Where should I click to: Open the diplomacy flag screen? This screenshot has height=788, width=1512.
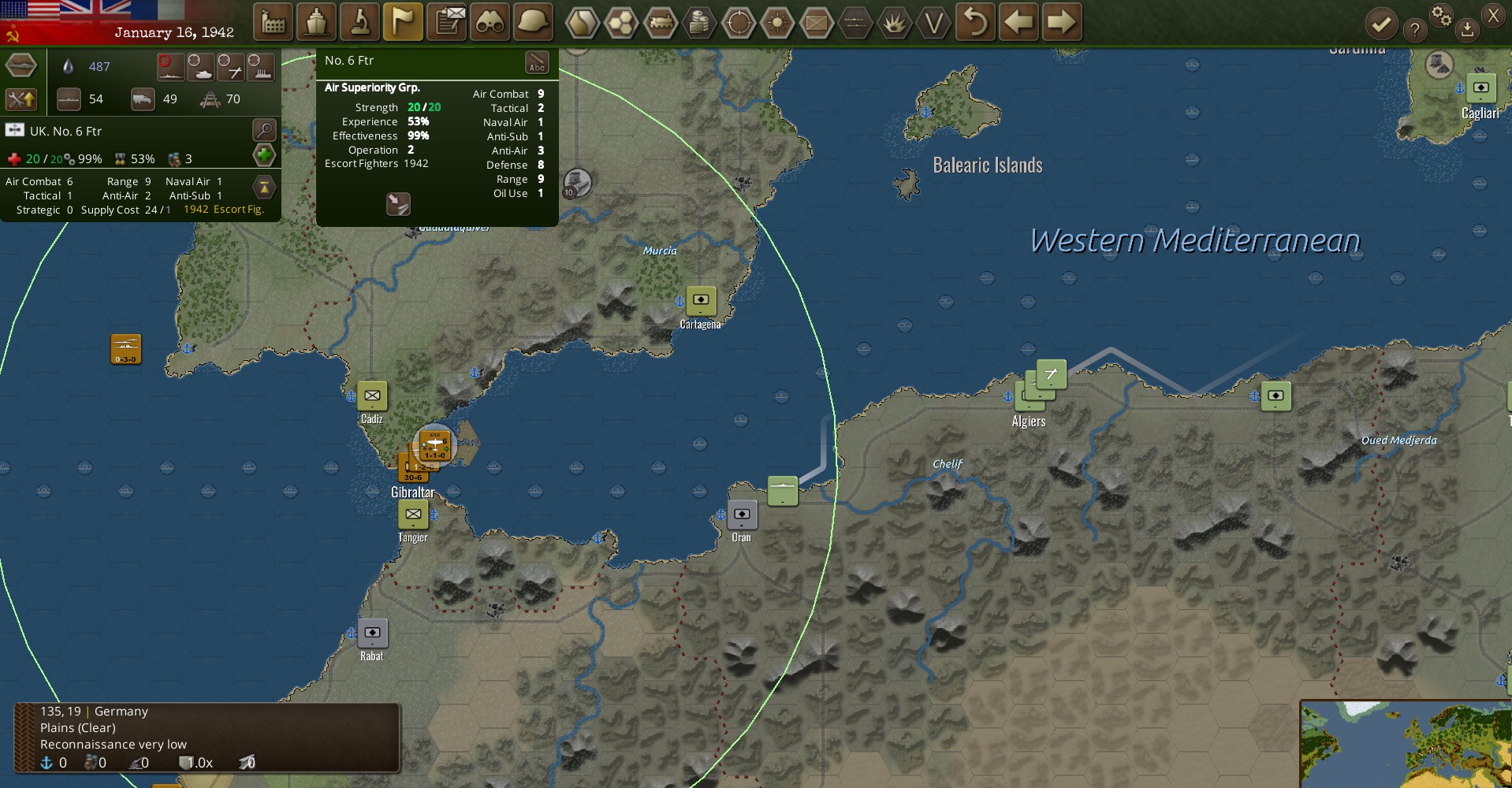click(403, 22)
